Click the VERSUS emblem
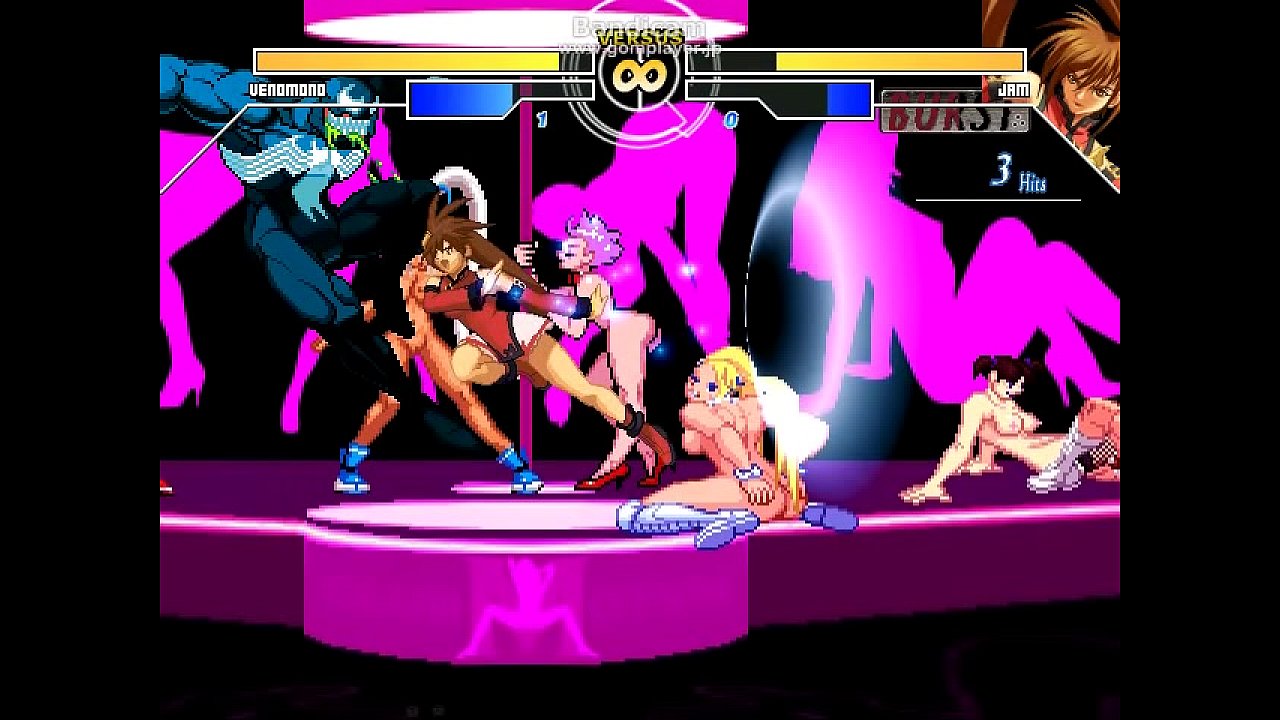Screen dimensions: 1280x720 [640, 38]
